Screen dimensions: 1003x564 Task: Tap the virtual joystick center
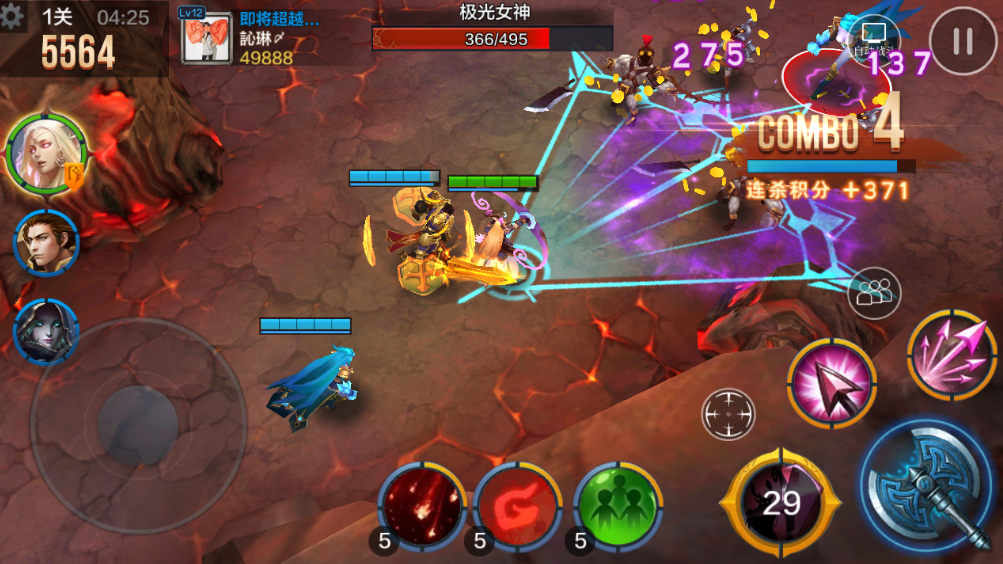tap(138, 425)
